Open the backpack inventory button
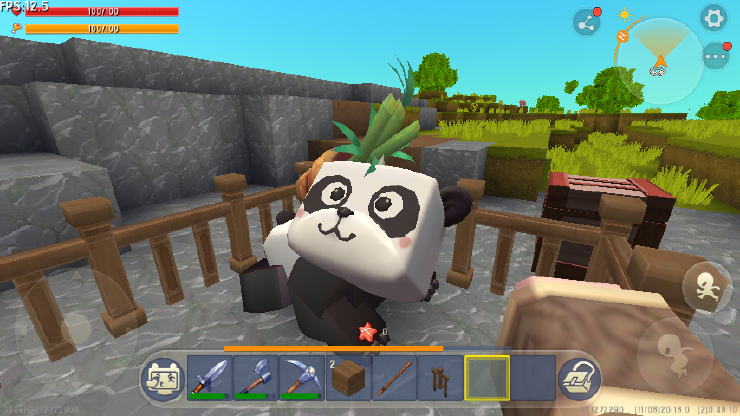 click(x=577, y=378)
